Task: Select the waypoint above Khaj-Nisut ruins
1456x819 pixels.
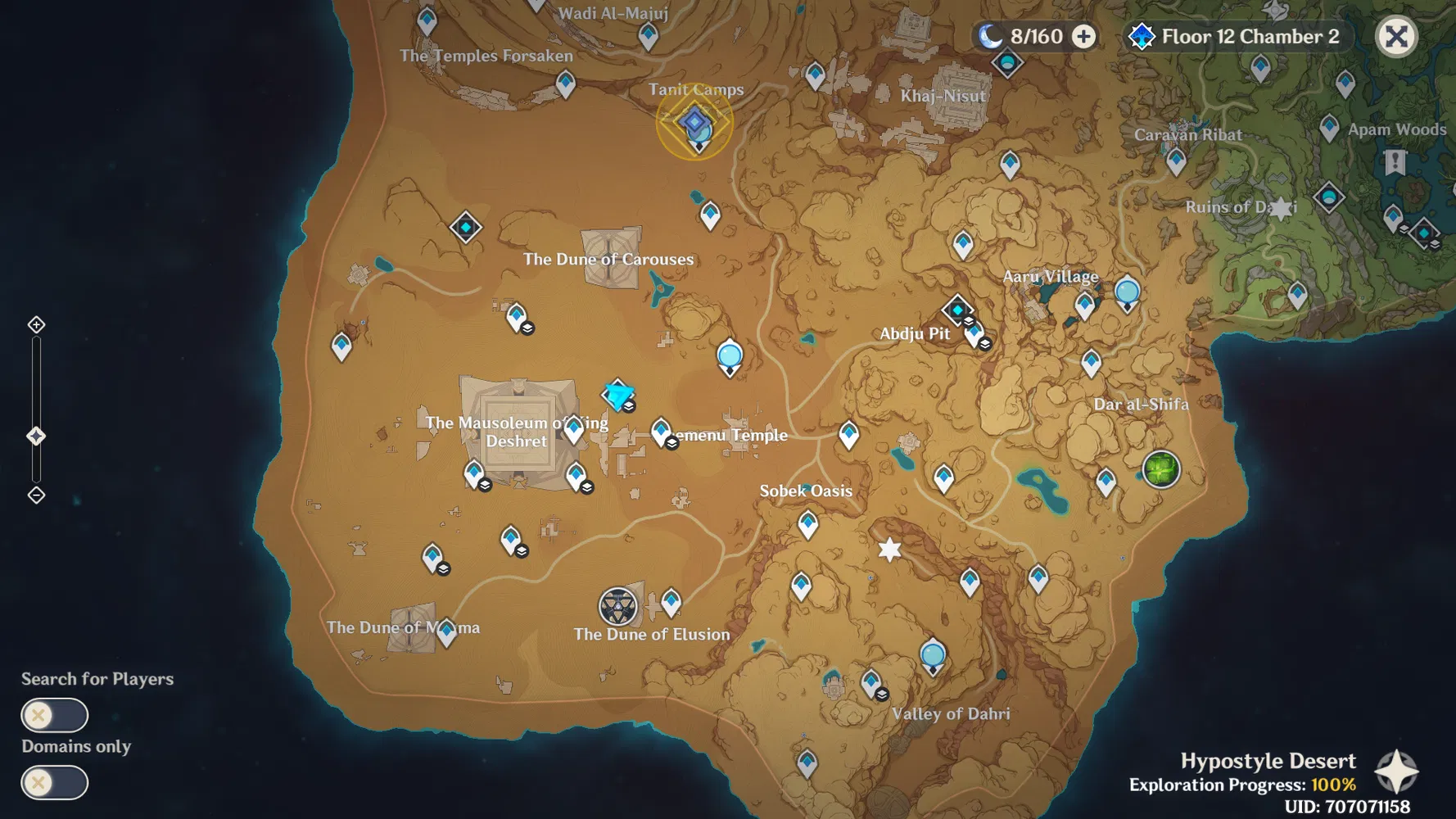Action: (816, 75)
